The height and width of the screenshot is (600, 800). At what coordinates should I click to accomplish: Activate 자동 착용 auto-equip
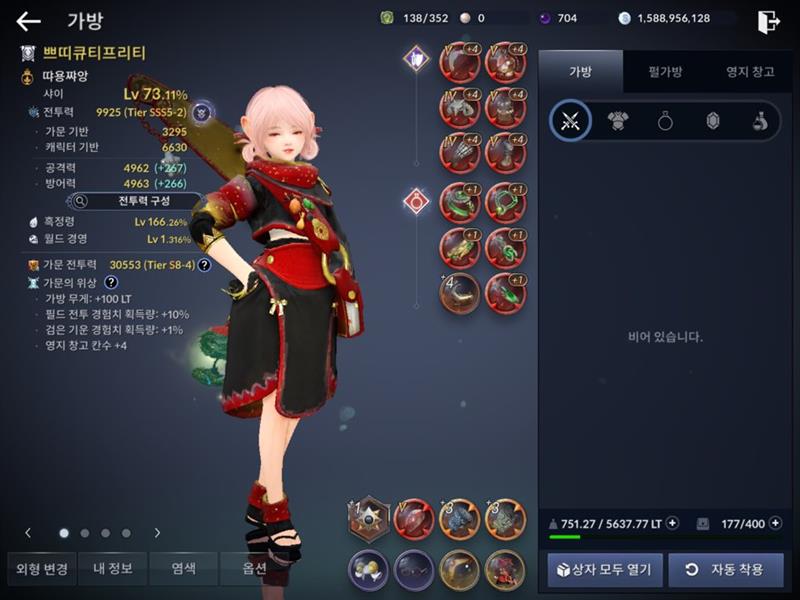(x=726, y=570)
